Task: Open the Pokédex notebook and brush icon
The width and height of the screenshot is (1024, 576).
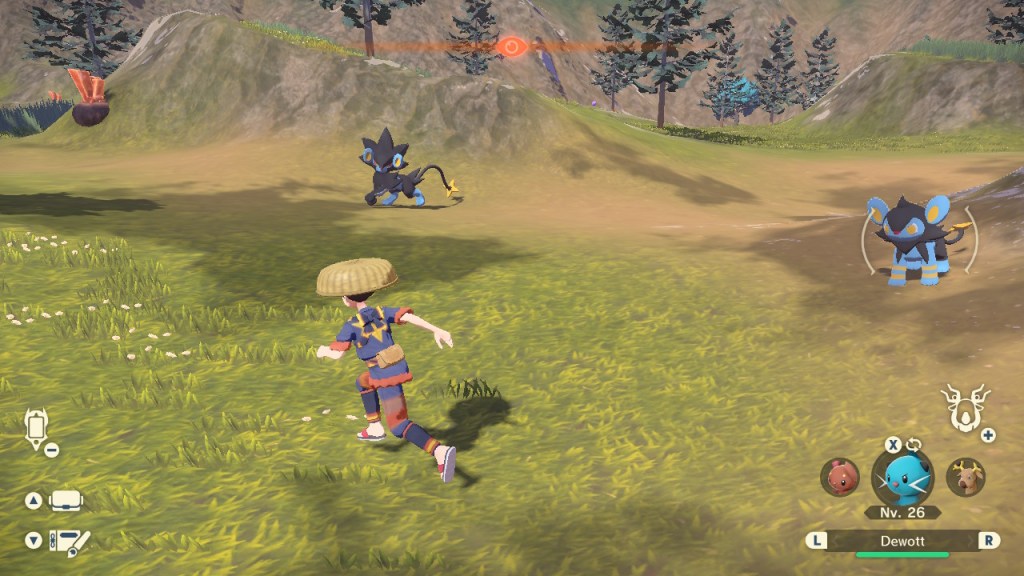Action: coord(68,541)
